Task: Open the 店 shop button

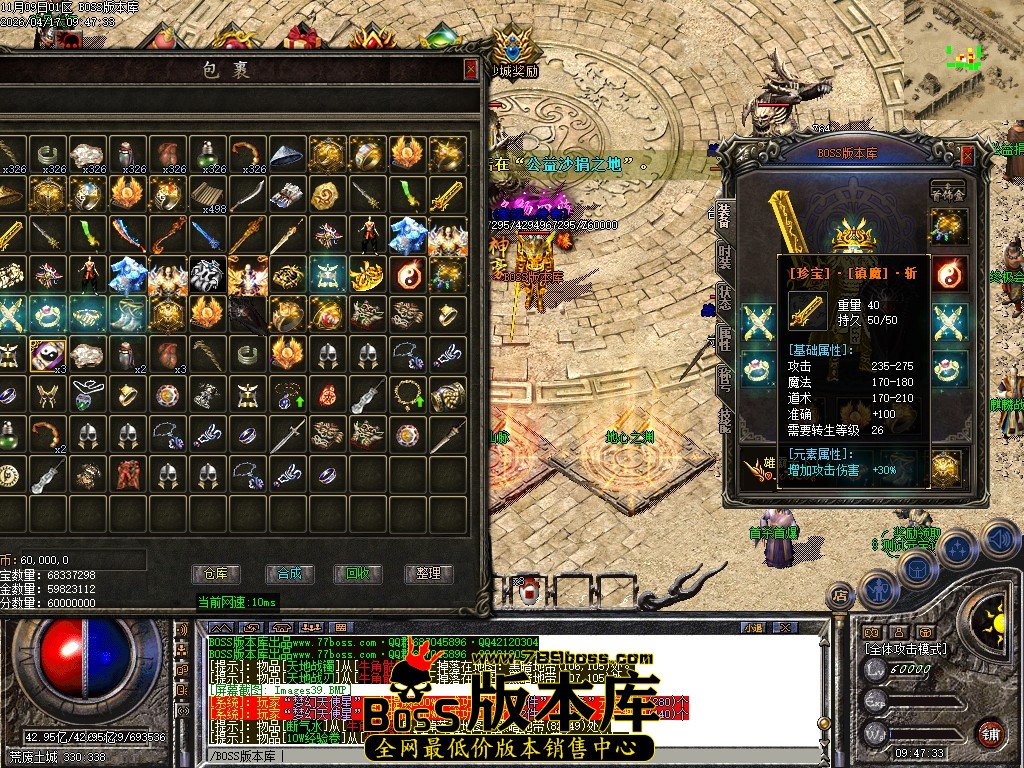Action: 841,596
